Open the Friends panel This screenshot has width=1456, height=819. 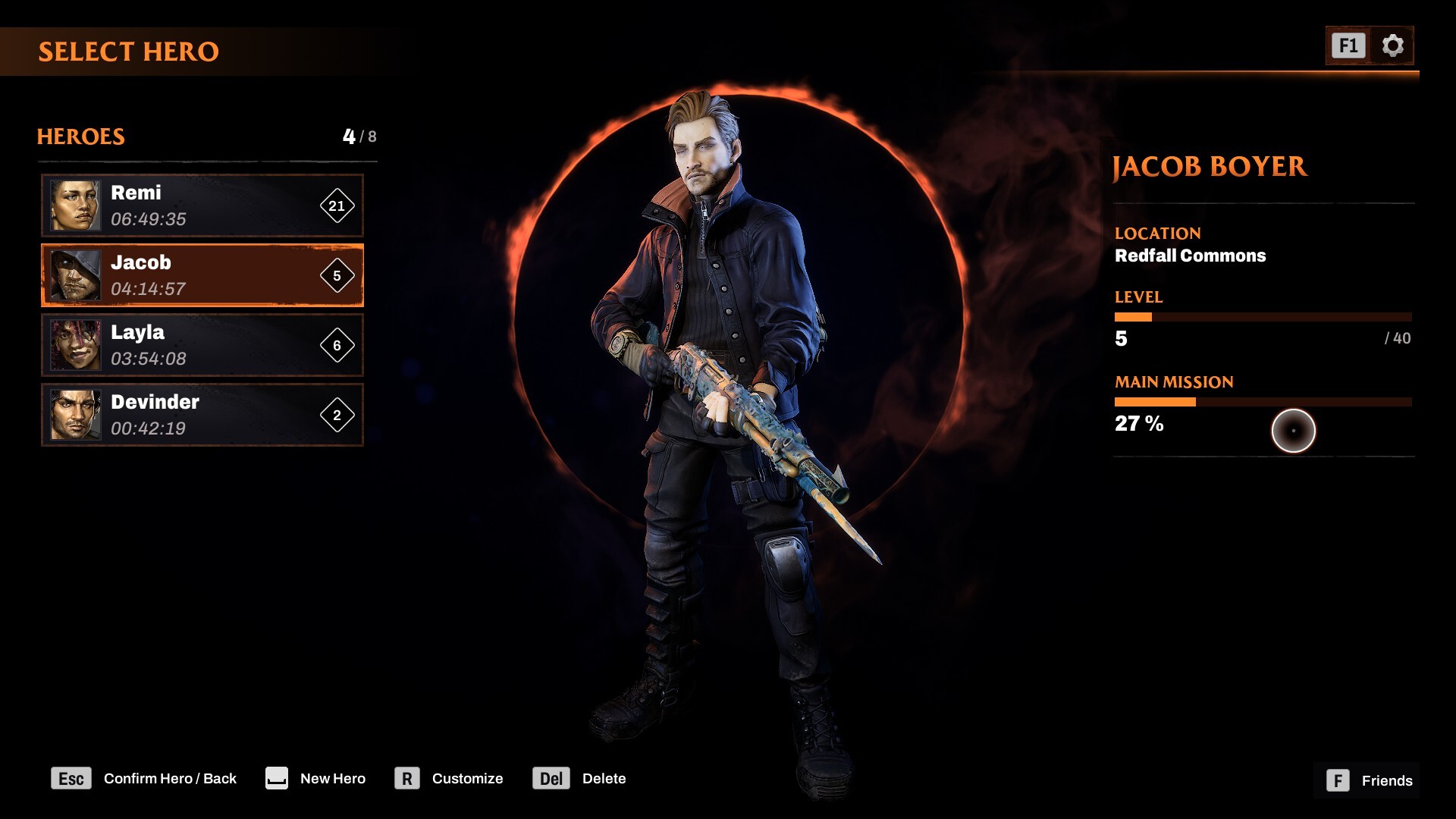(x=1369, y=780)
